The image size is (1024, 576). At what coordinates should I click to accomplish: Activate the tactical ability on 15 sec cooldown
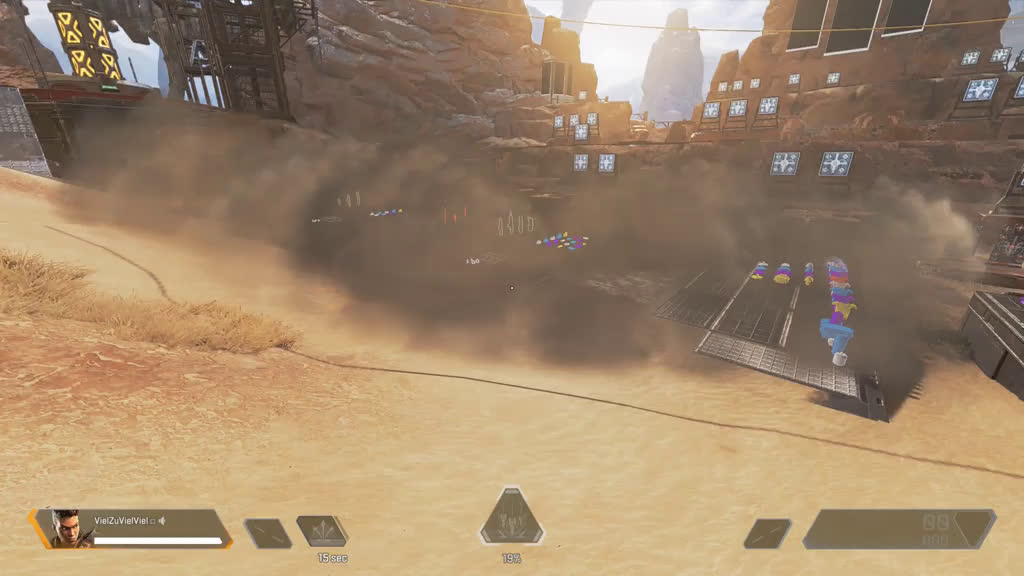[322, 531]
